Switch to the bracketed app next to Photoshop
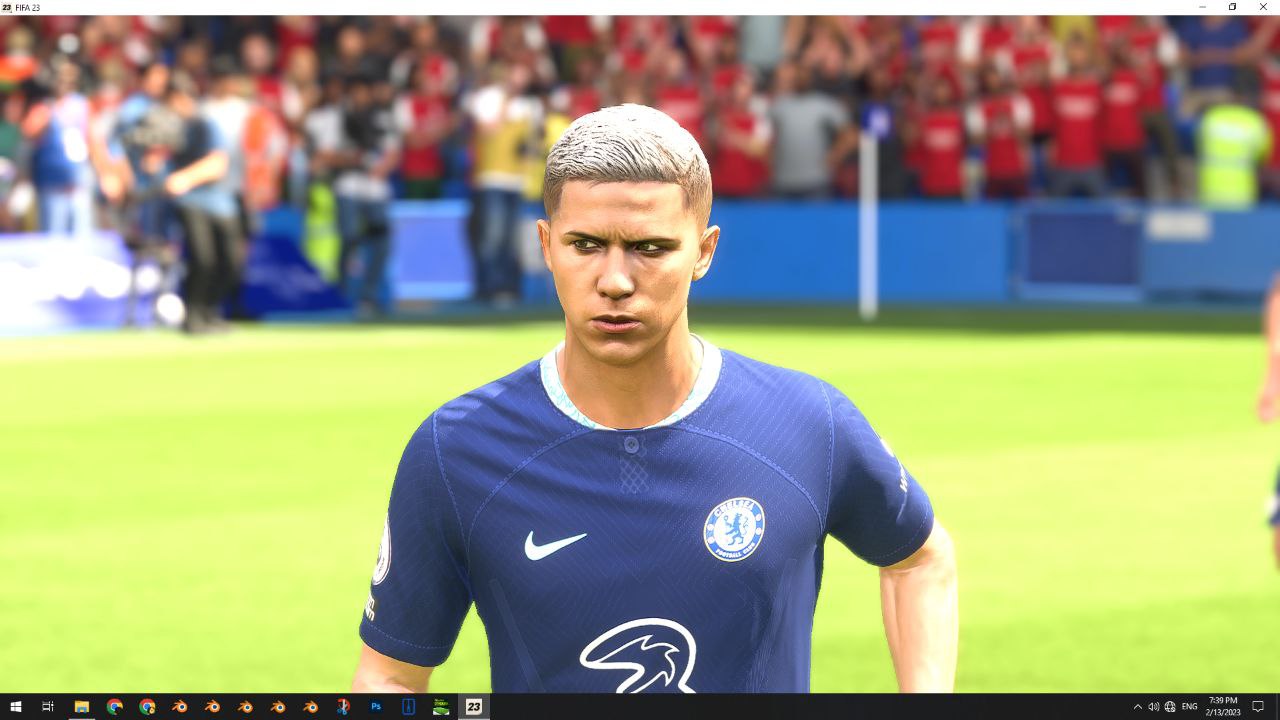 tap(408, 707)
